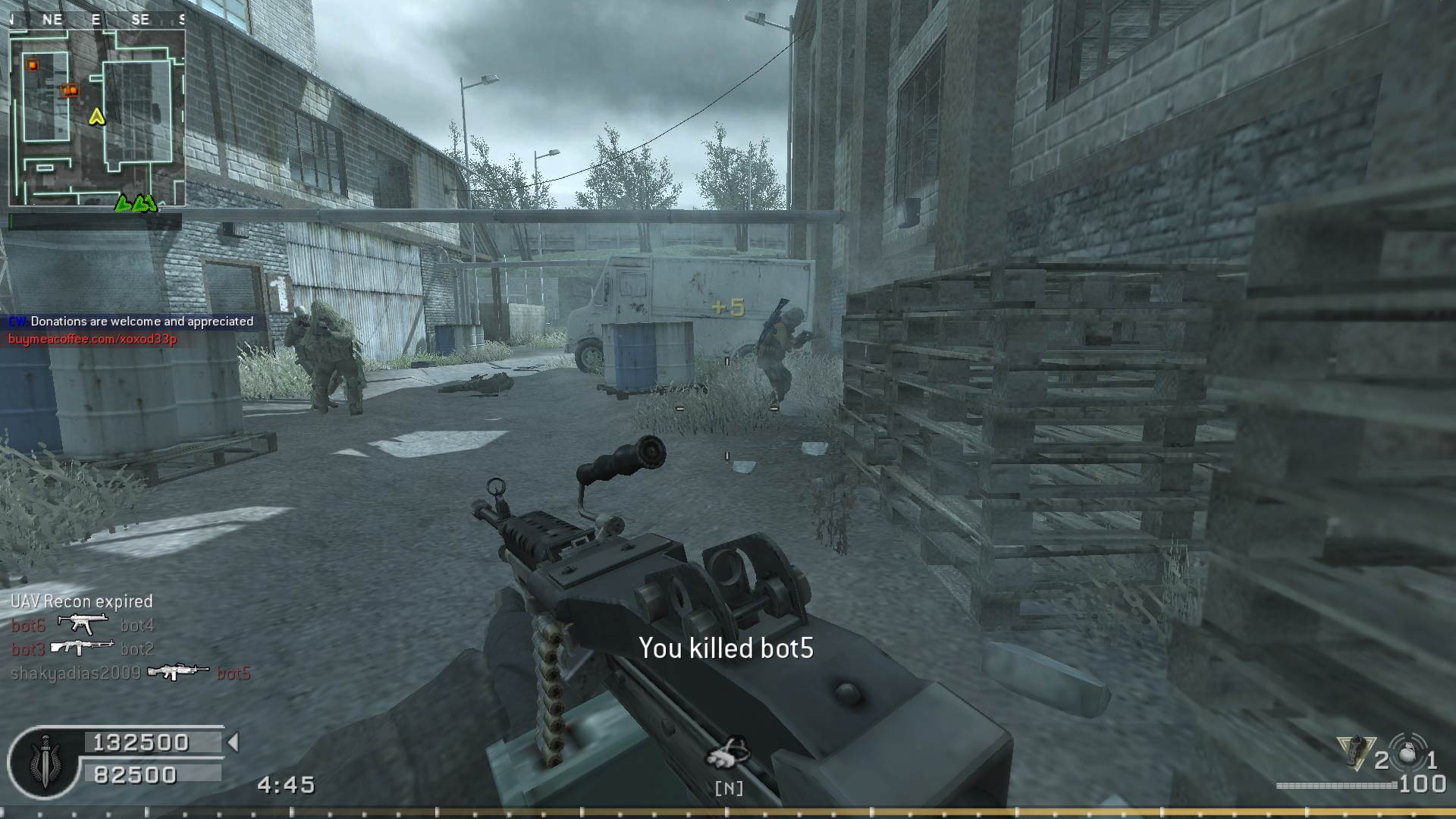Toggle the night vision goggles icon
1456x819 pixels.
coord(728,754)
